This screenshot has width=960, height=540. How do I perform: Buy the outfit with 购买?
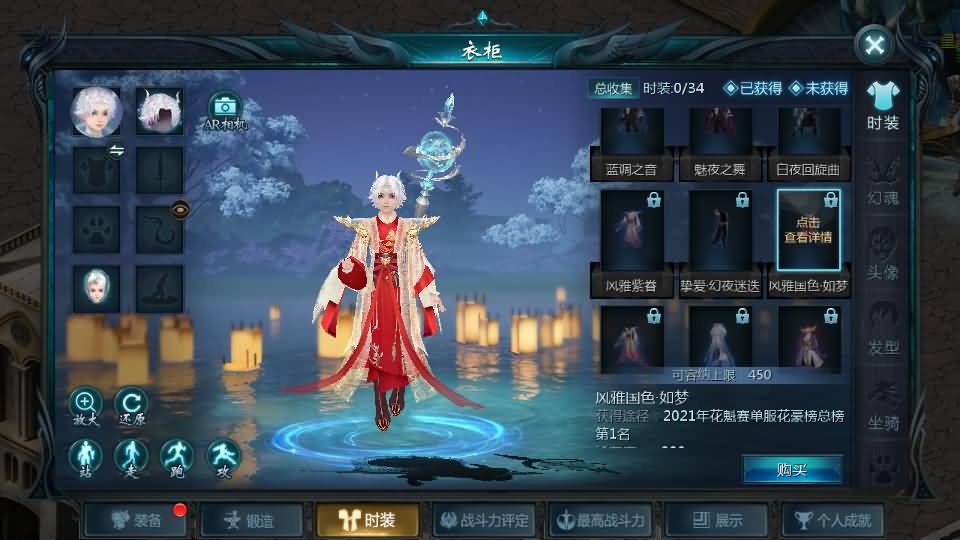[791, 469]
